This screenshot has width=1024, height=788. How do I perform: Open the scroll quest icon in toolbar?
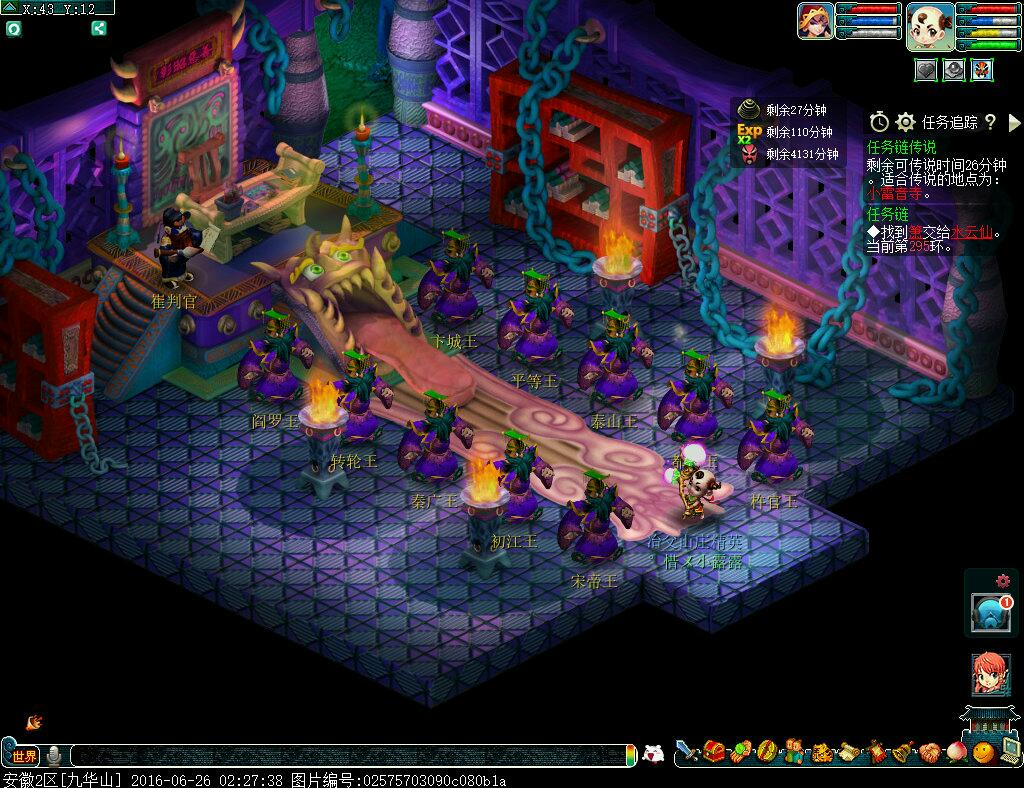849,752
